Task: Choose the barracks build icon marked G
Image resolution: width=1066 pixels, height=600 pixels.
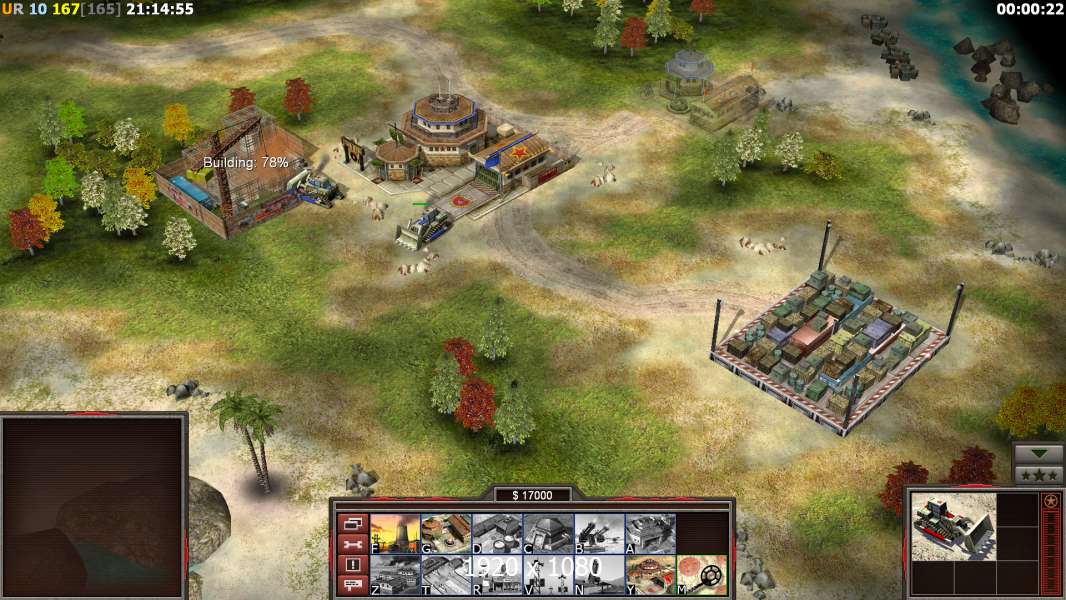Action: click(446, 534)
